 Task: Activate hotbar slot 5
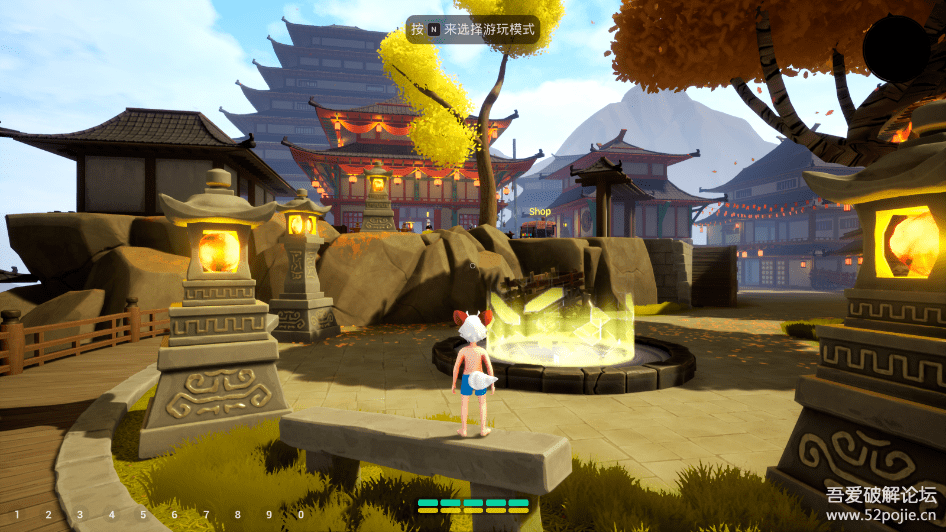pos(142,515)
